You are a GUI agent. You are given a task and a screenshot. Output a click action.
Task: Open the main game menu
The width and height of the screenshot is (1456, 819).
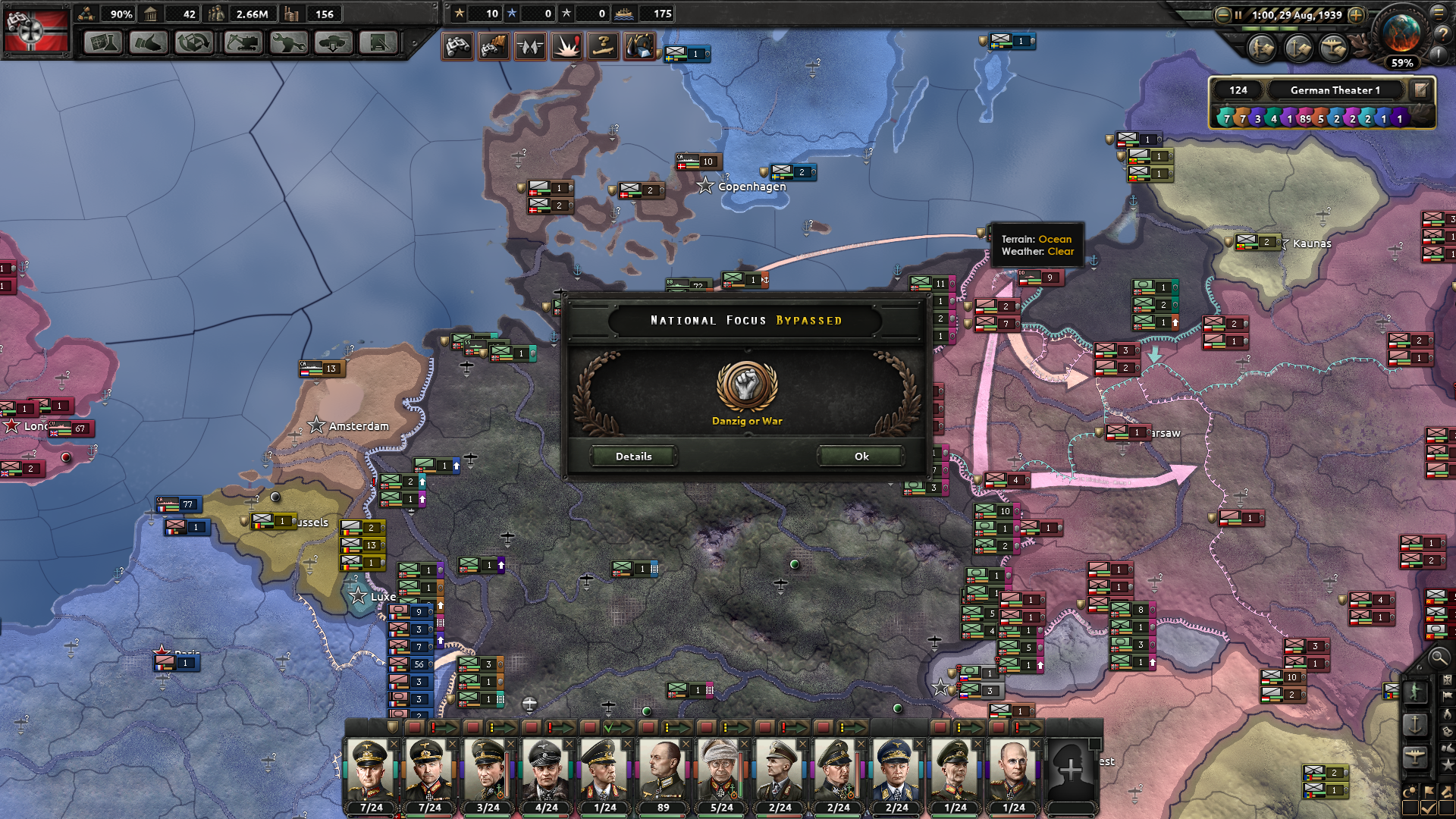[x=1439, y=13]
